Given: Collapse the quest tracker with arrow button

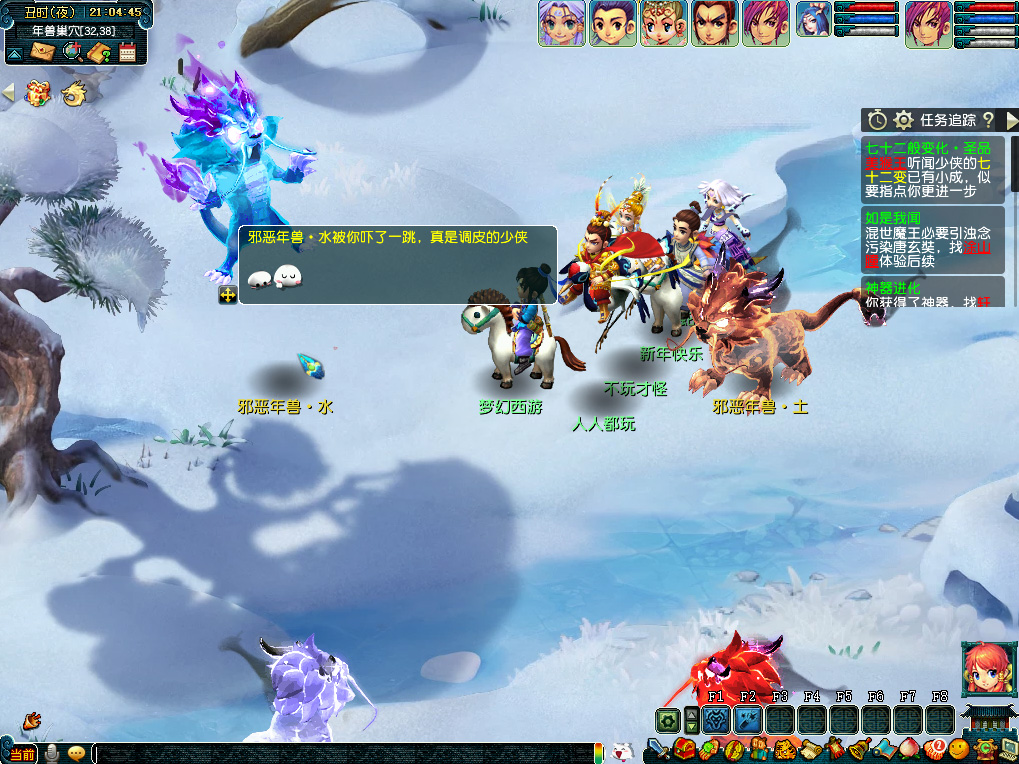Looking at the screenshot, I should click(x=1011, y=120).
